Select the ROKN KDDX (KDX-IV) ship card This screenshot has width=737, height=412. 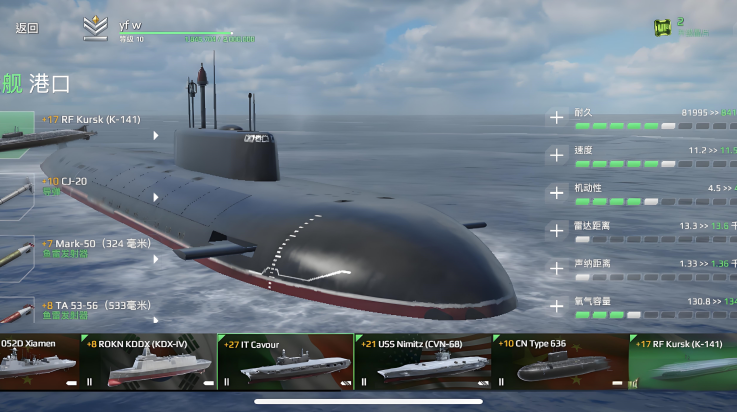point(150,362)
